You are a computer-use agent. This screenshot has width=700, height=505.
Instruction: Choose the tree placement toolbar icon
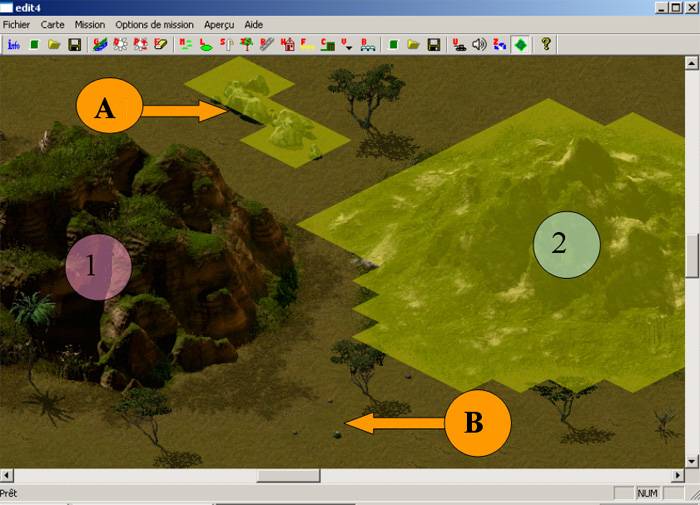(246, 44)
